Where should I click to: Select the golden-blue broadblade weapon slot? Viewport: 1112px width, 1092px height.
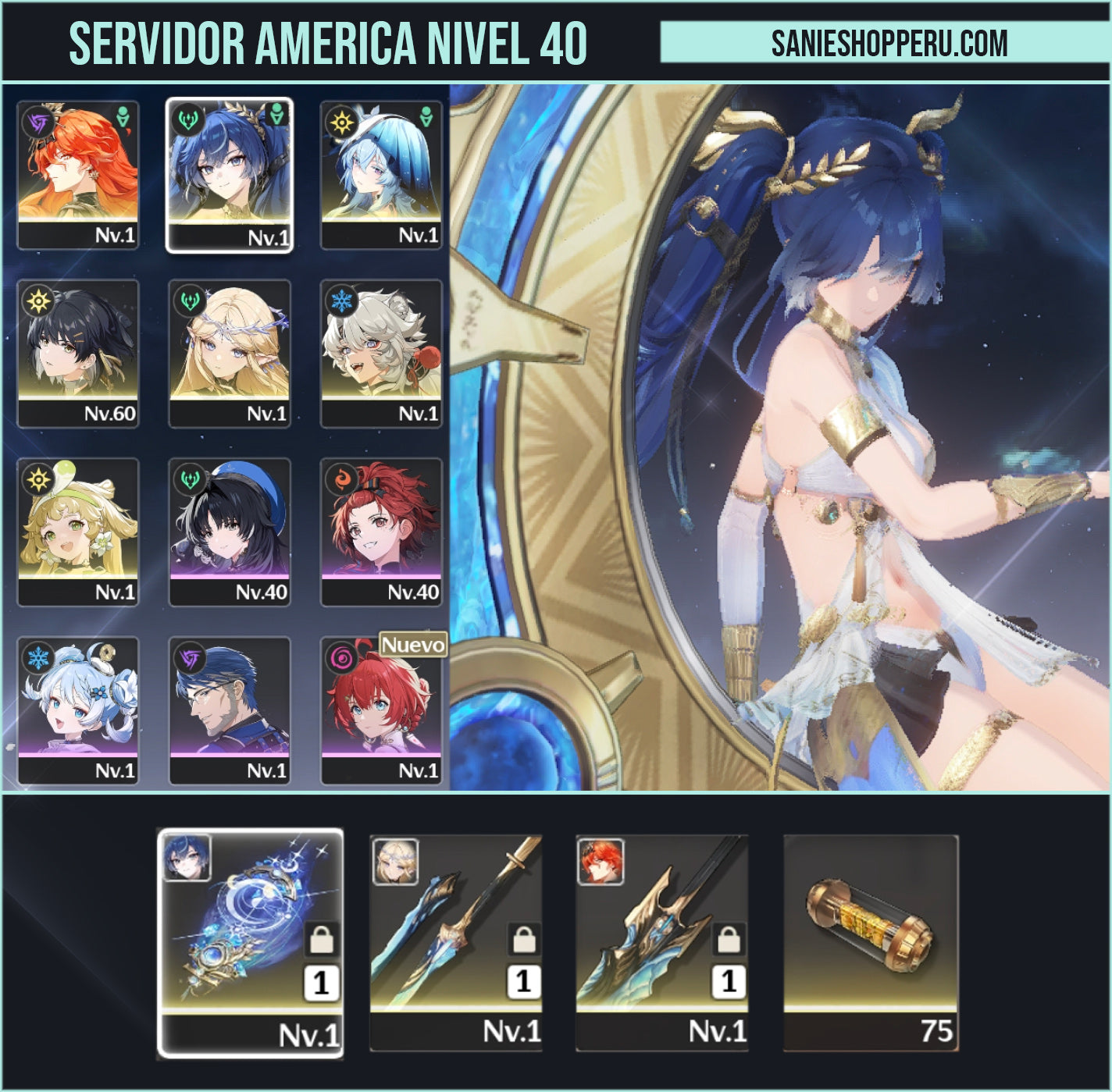[x=662, y=943]
